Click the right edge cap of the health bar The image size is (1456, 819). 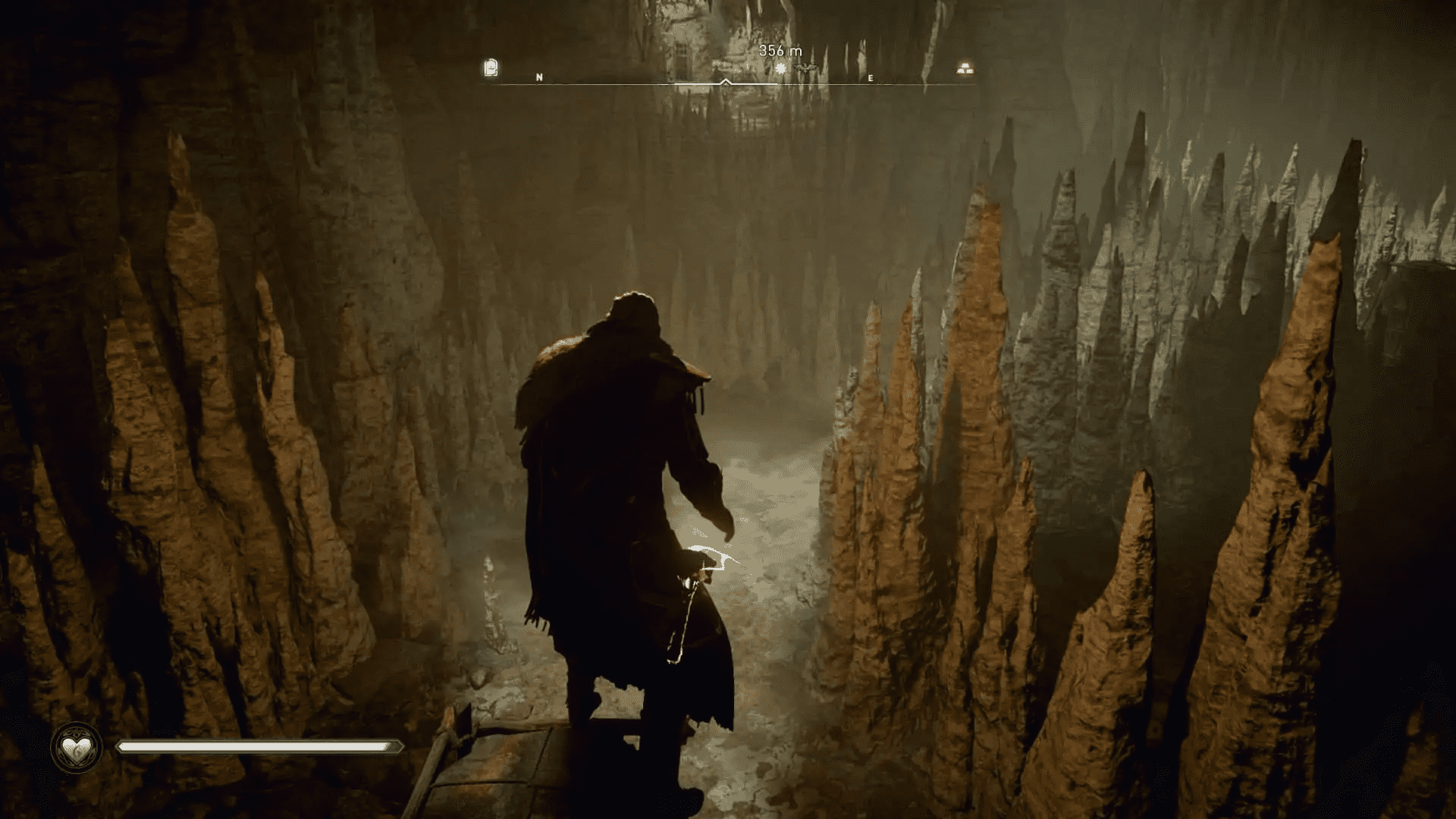tap(397, 746)
